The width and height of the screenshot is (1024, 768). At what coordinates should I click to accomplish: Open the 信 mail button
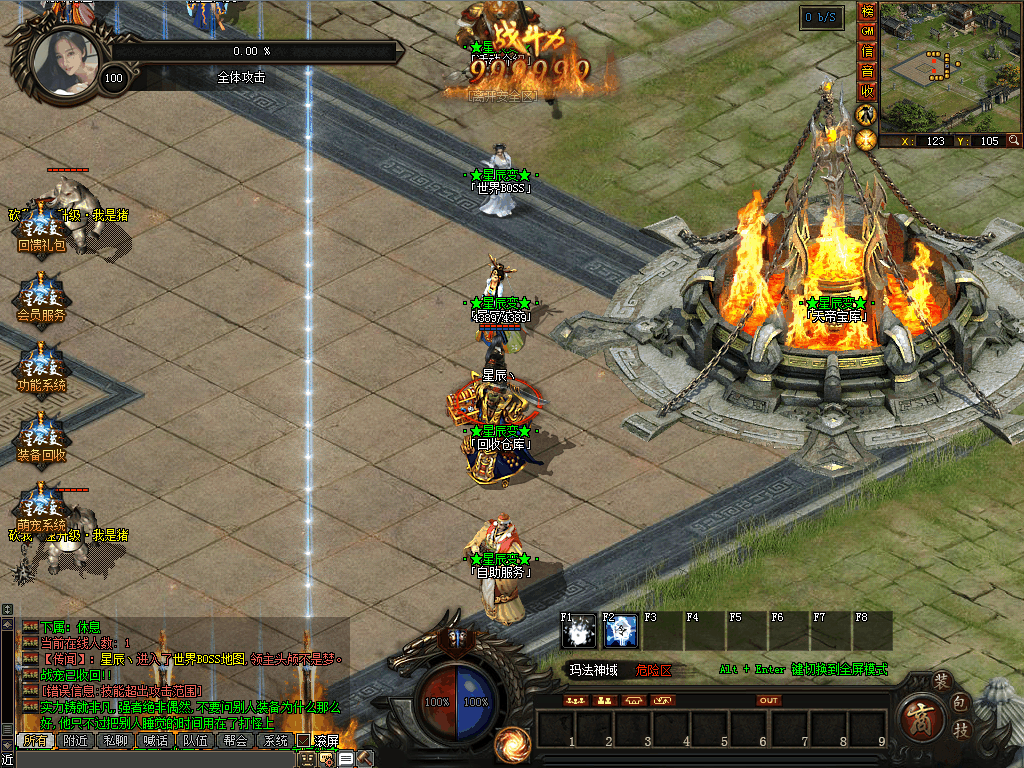pos(867,51)
